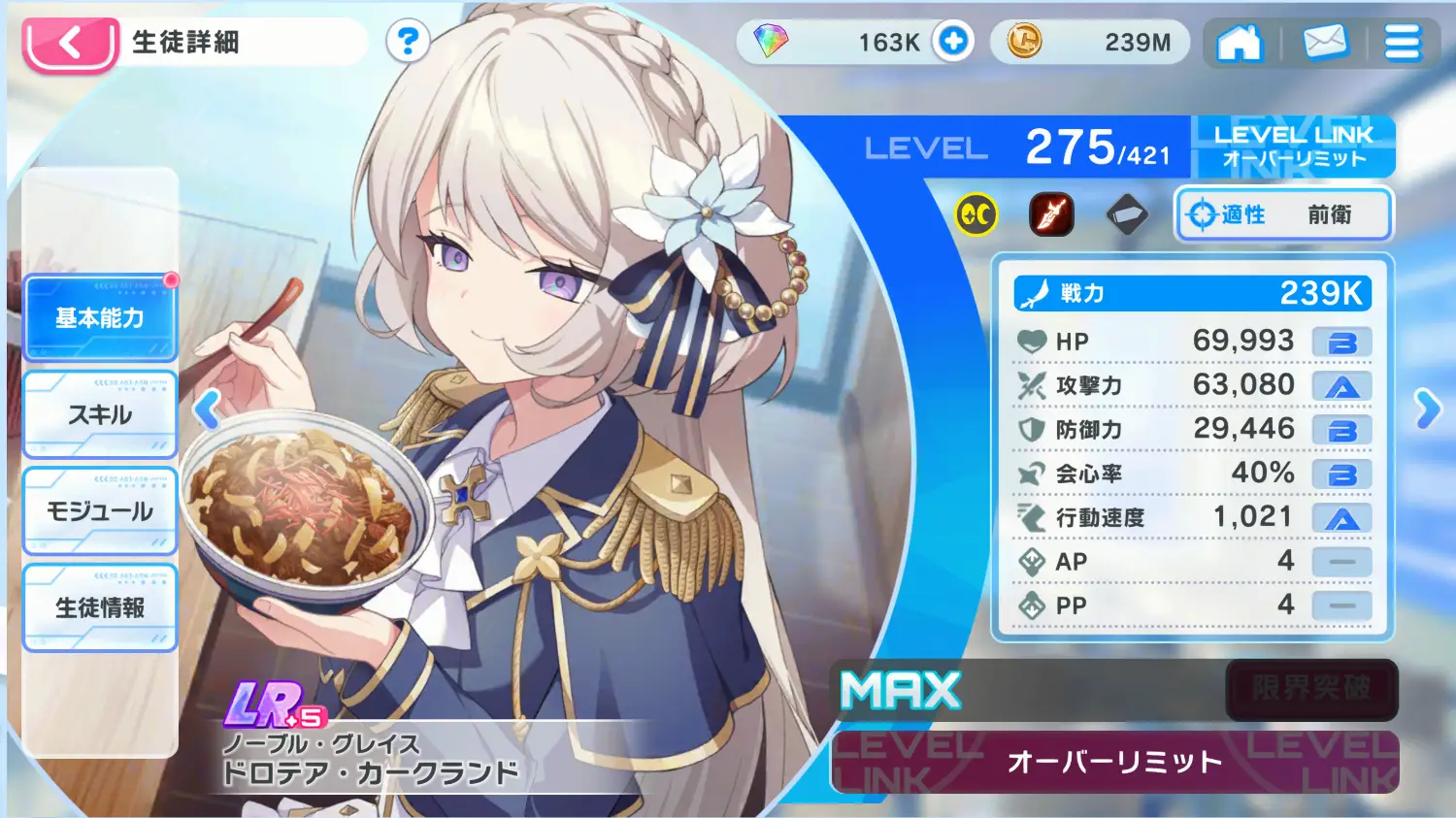This screenshot has height=818, width=1456.
Task: Tap the 戦力 combat power bar
Action: click(x=1192, y=293)
